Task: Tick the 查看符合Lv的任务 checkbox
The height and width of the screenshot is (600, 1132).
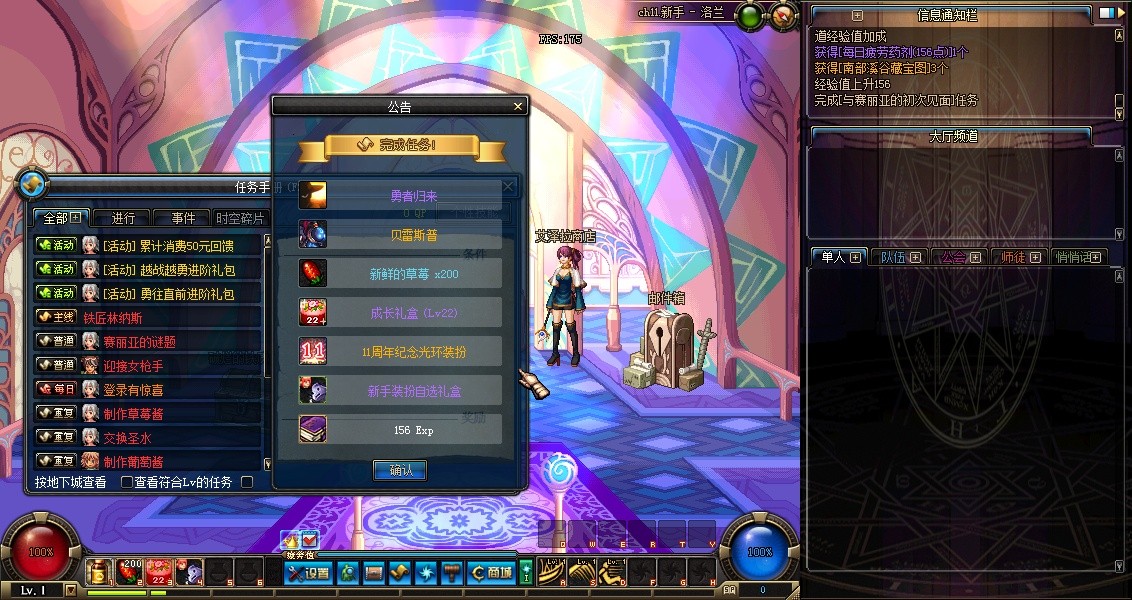Action: pos(127,482)
